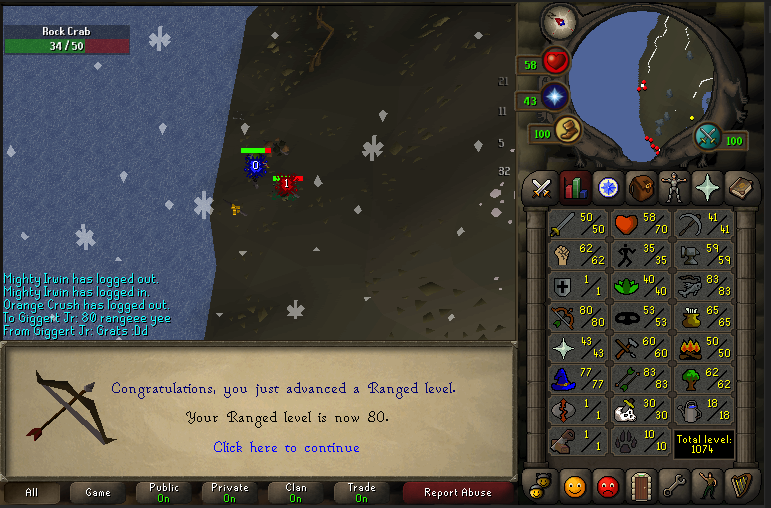Select the Magic skill showing 77
Viewport: 771px width, 508px height.
(x=578, y=380)
